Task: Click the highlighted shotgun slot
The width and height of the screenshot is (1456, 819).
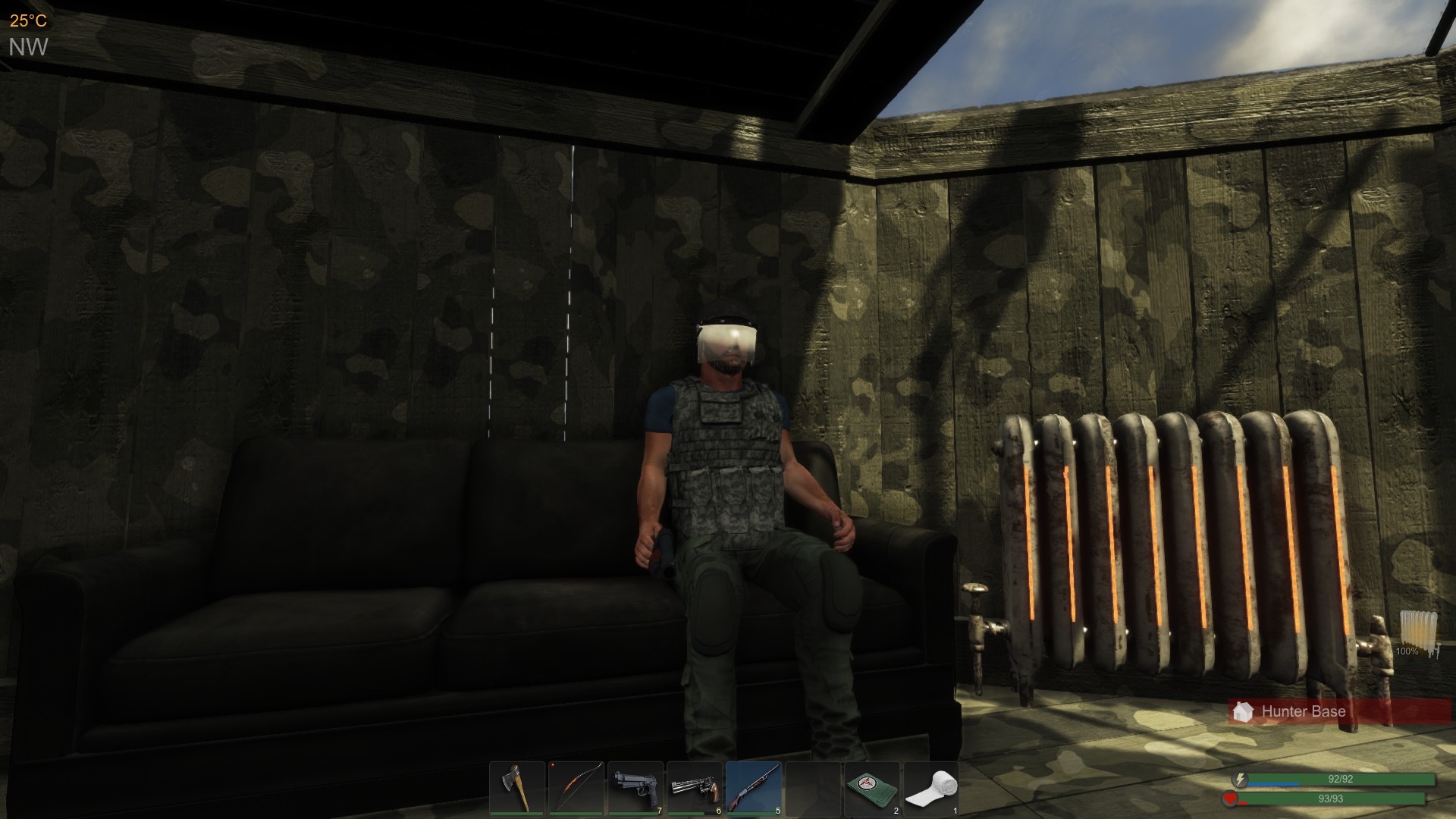Action: click(754, 789)
